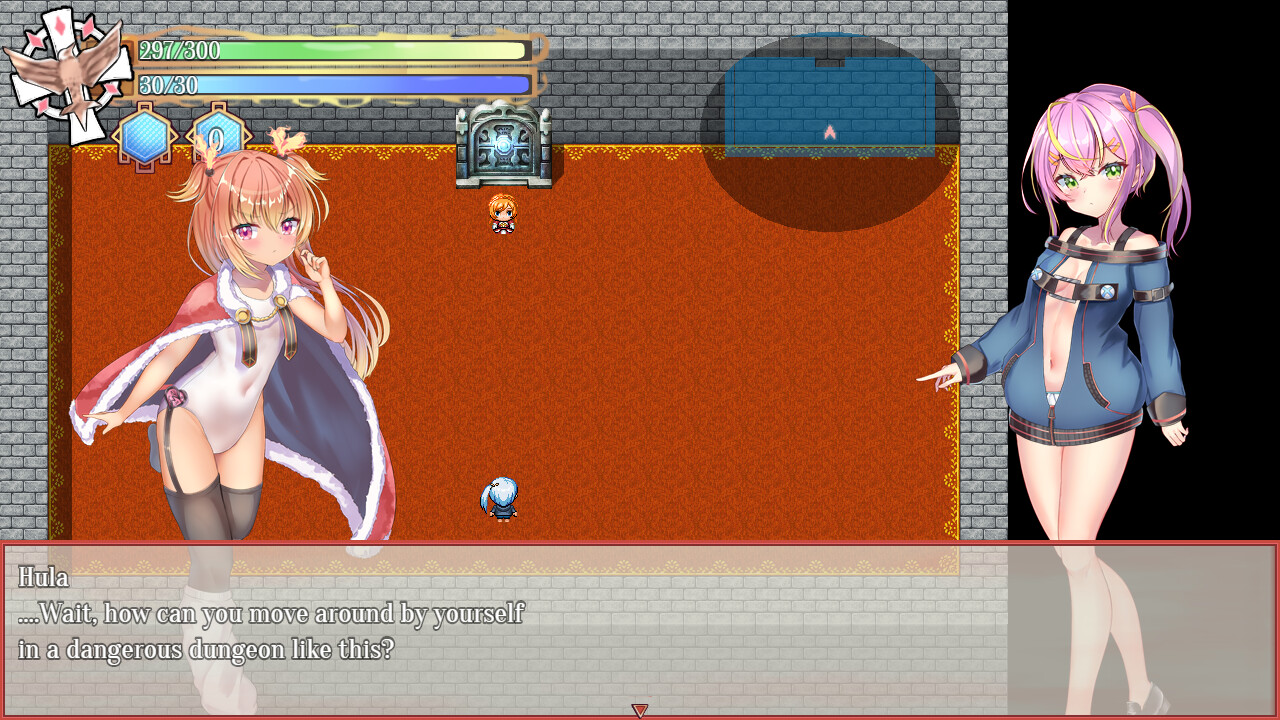The width and height of the screenshot is (1280, 720).
Task: Click the speaker name Hula in the dialogue box
Action: pos(42,579)
